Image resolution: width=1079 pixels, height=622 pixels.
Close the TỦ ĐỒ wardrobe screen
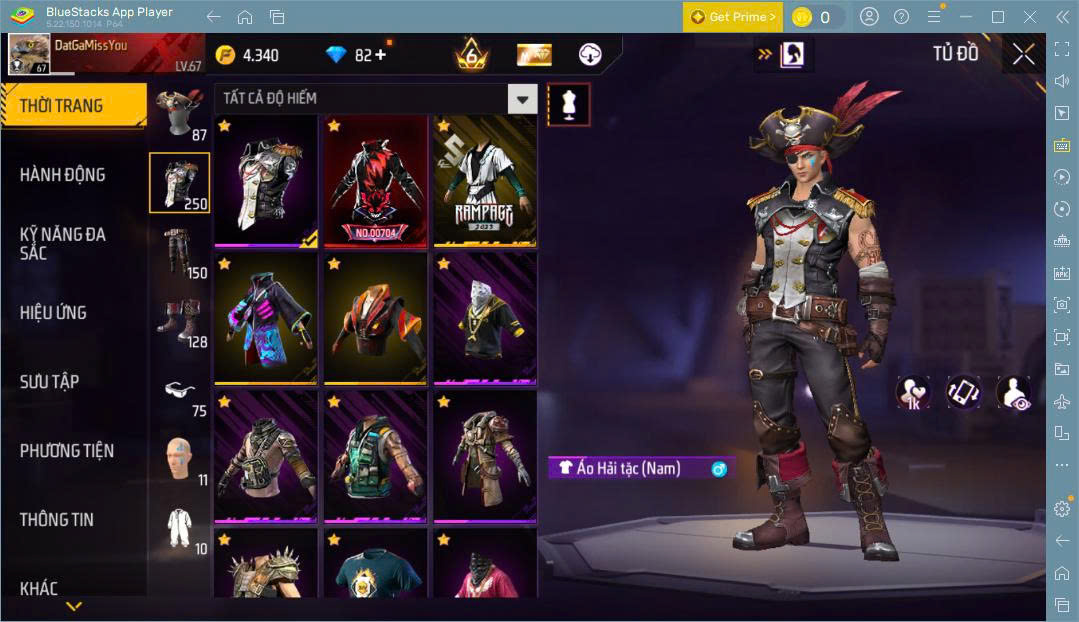point(1023,54)
